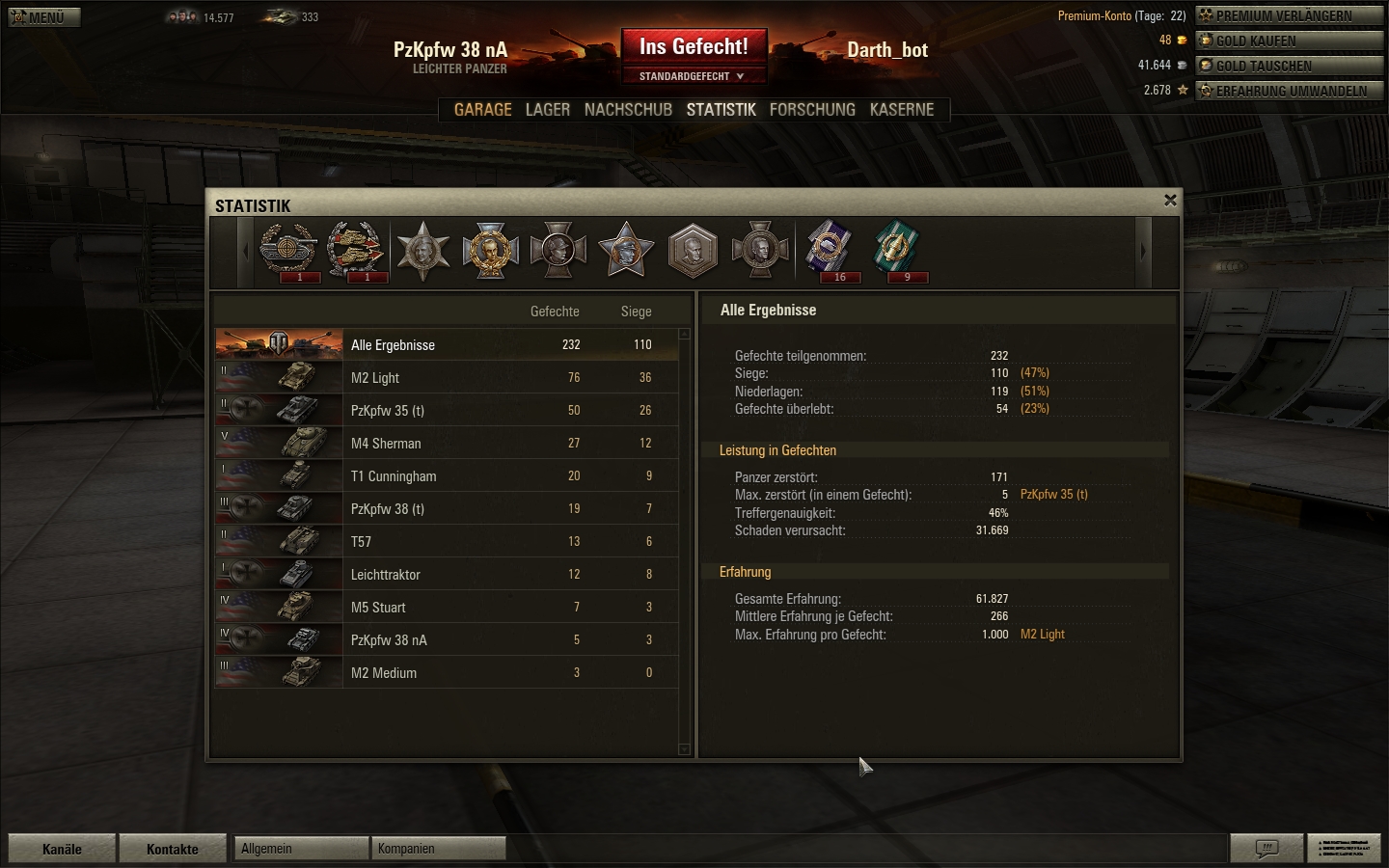Open the Standardgefecht battle type dropdown

coord(692,76)
